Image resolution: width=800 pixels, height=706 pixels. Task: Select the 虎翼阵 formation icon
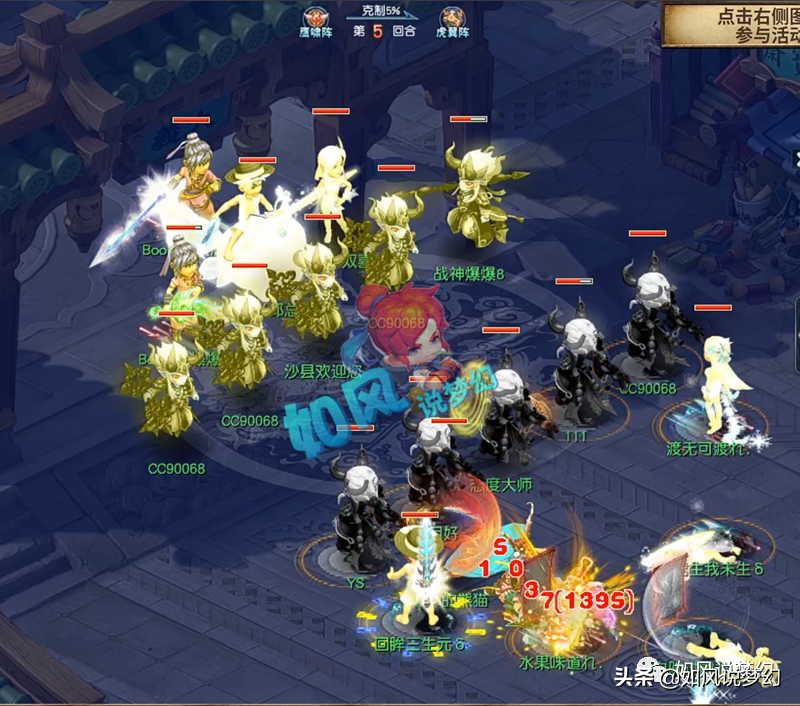[449, 17]
